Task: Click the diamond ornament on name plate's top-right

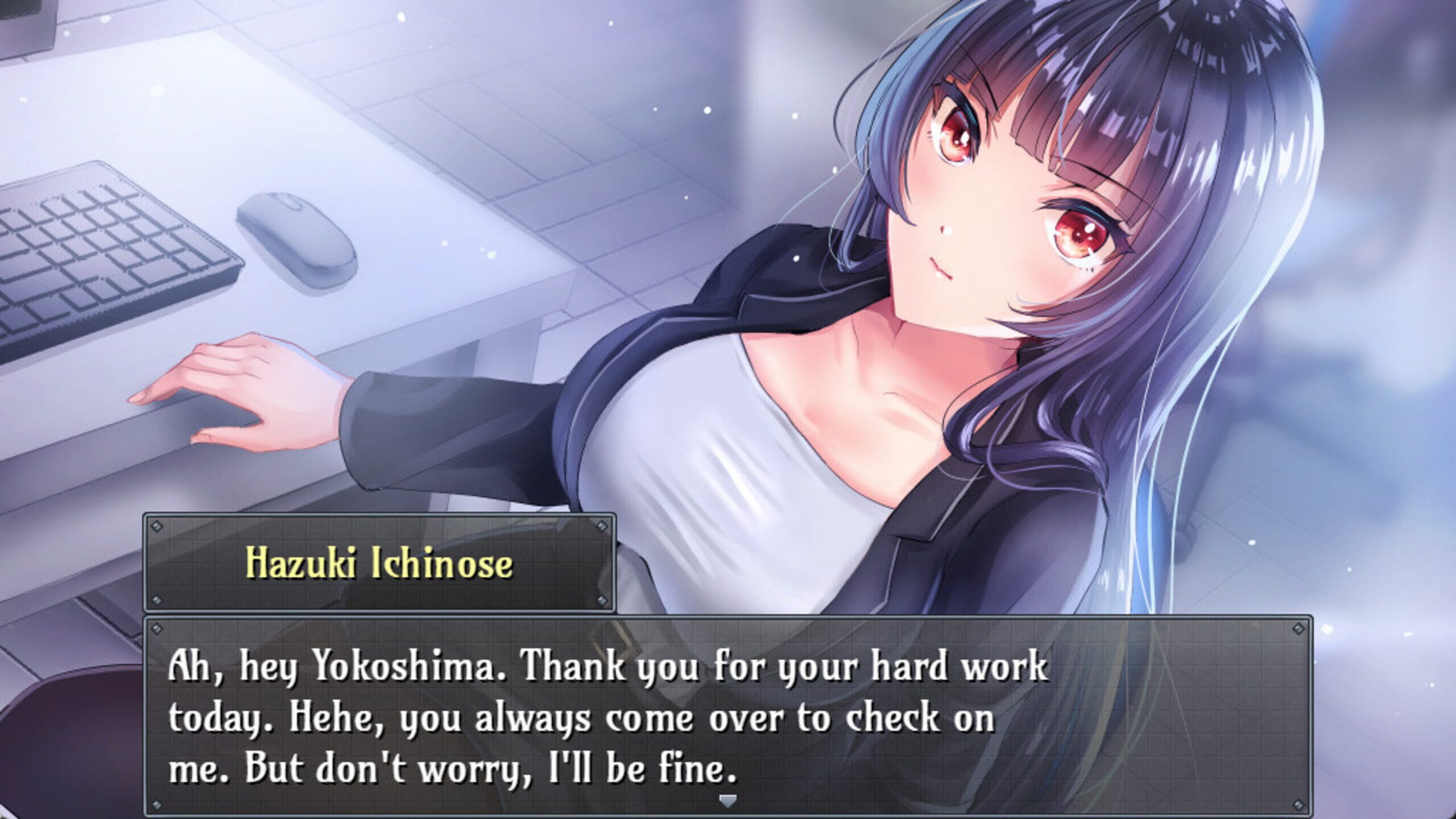Action: (x=602, y=526)
